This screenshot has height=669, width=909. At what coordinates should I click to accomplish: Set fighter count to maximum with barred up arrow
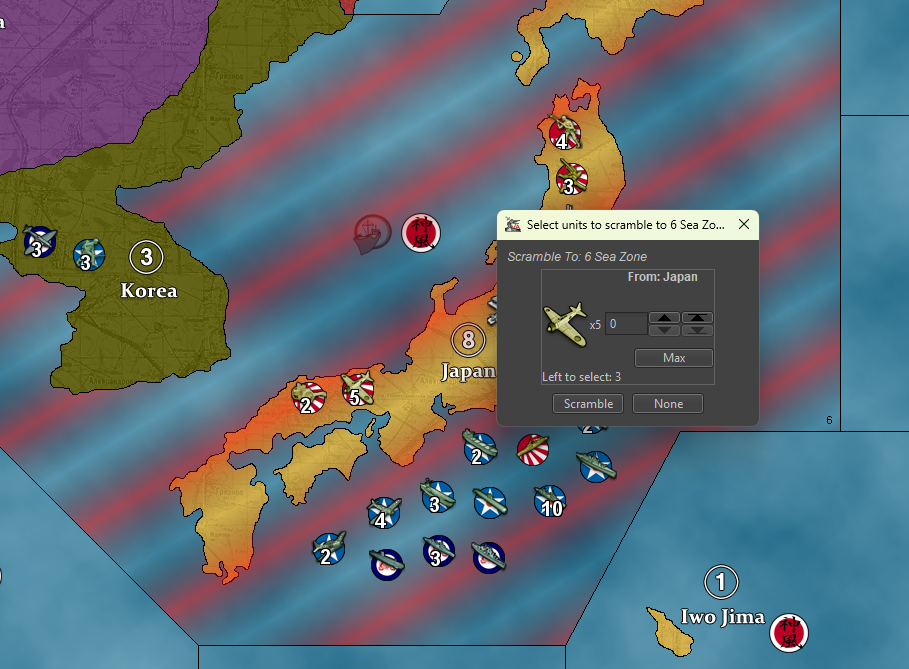(697, 318)
